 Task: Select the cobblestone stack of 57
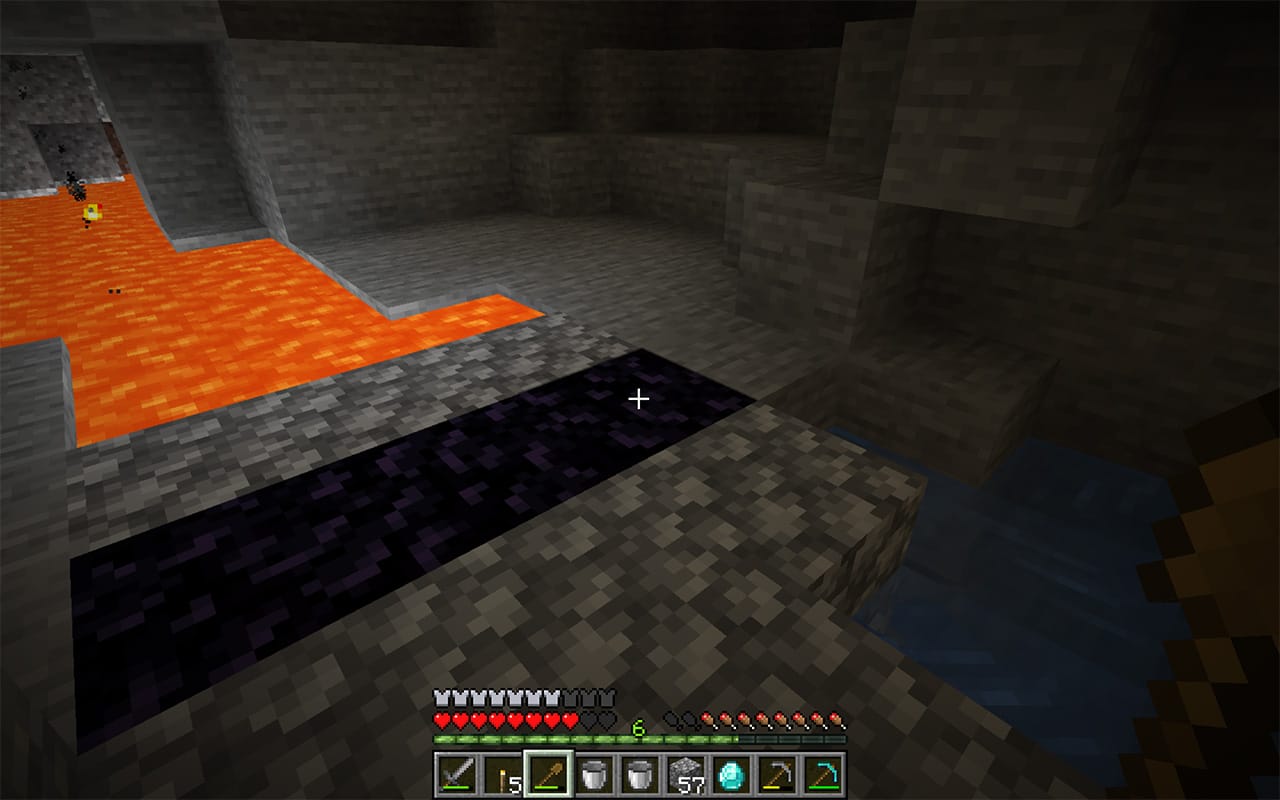coord(686,775)
